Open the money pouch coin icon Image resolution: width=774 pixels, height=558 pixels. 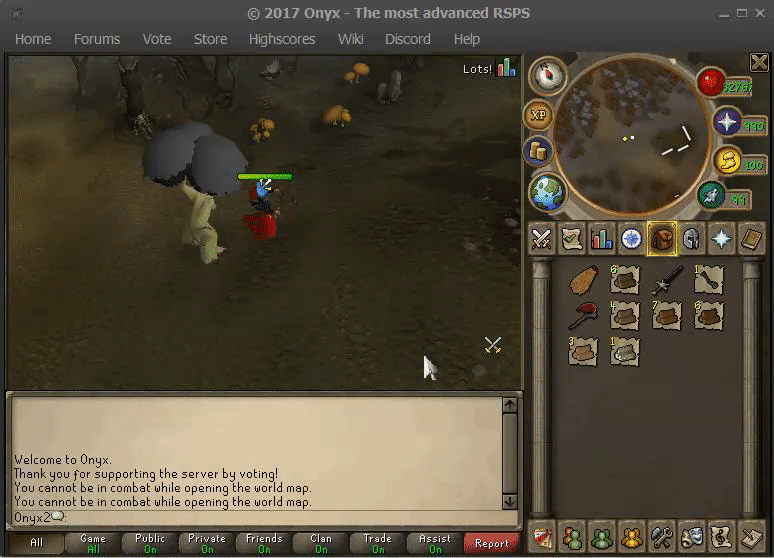point(538,152)
